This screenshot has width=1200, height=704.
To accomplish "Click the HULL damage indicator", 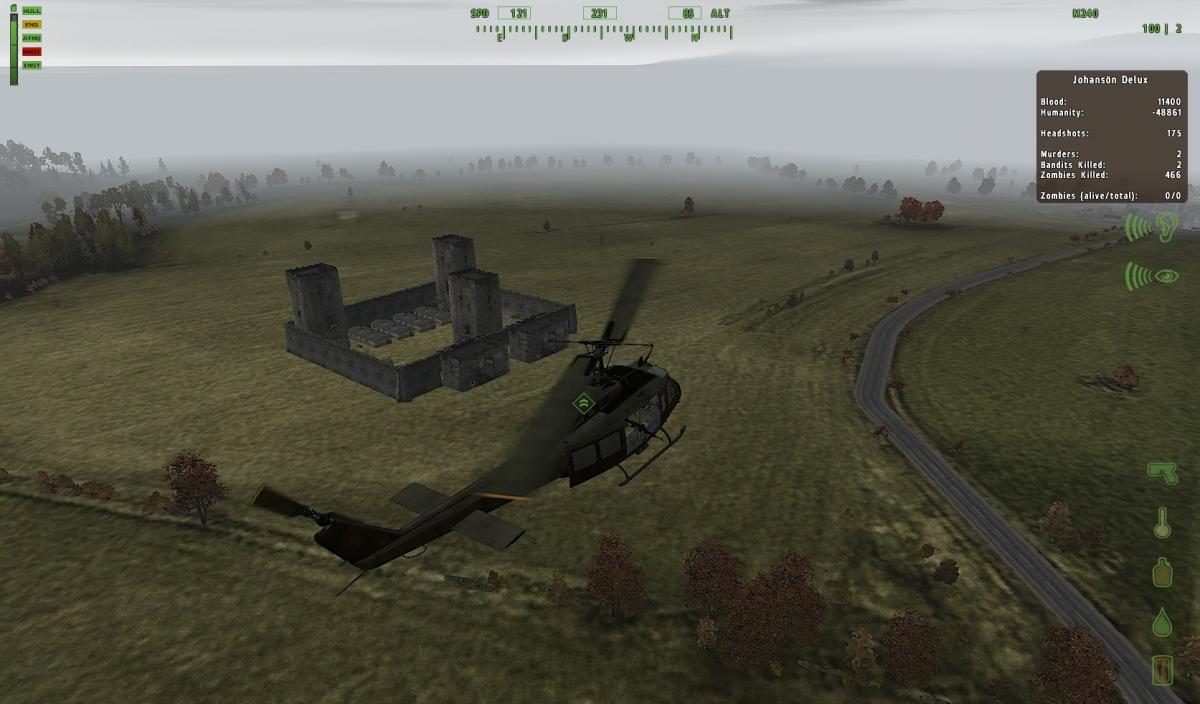I will pyautogui.click(x=32, y=10).
